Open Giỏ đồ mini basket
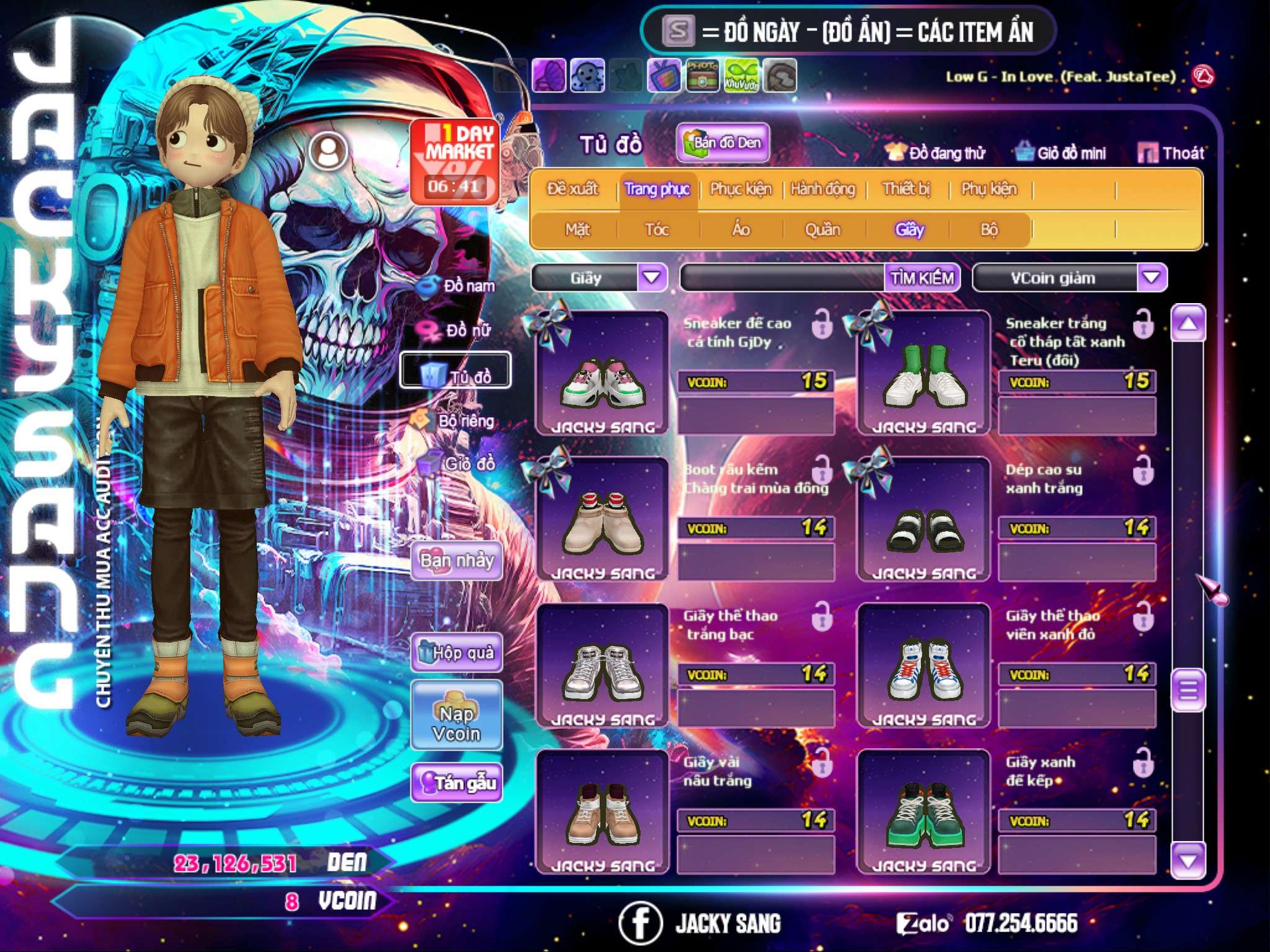Image resolution: width=1270 pixels, height=952 pixels. pos(1061,153)
